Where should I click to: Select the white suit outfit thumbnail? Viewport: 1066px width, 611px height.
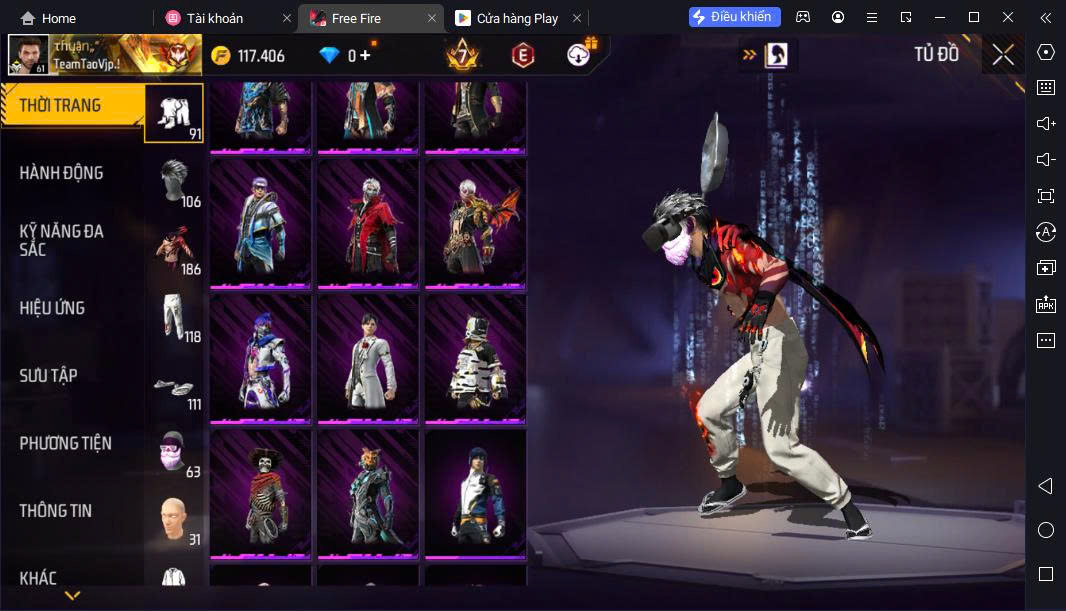click(x=368, y=357)
